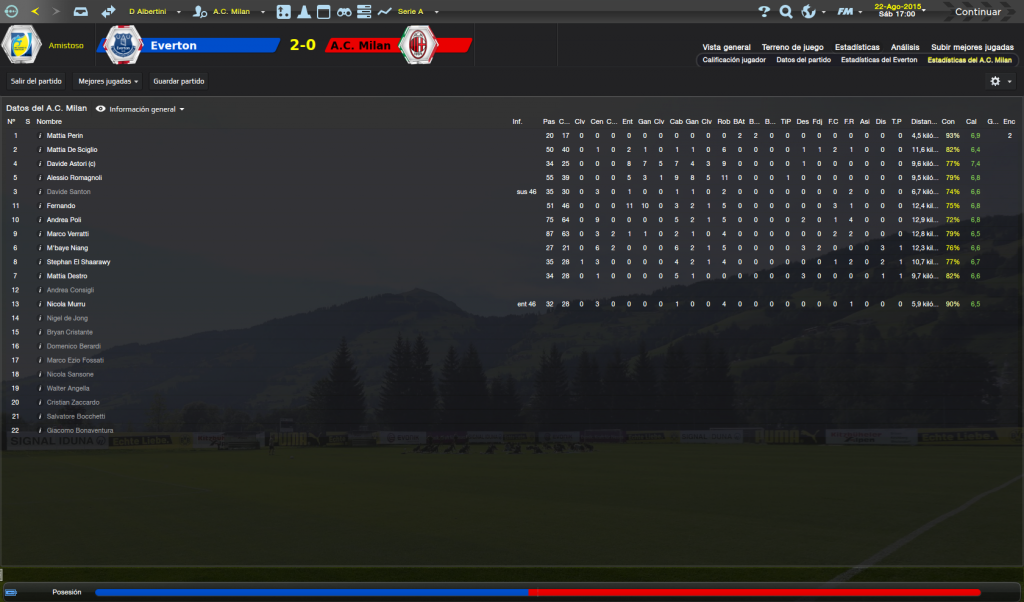Open the gear settings menu
This screenshot has width=1024, height=602.
999,81
